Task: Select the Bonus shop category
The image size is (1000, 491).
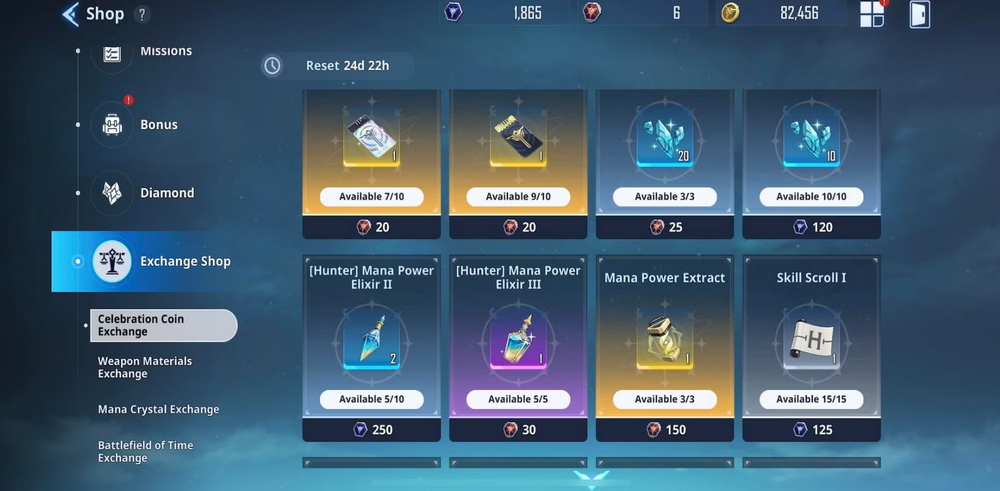Action: point(113,125)
